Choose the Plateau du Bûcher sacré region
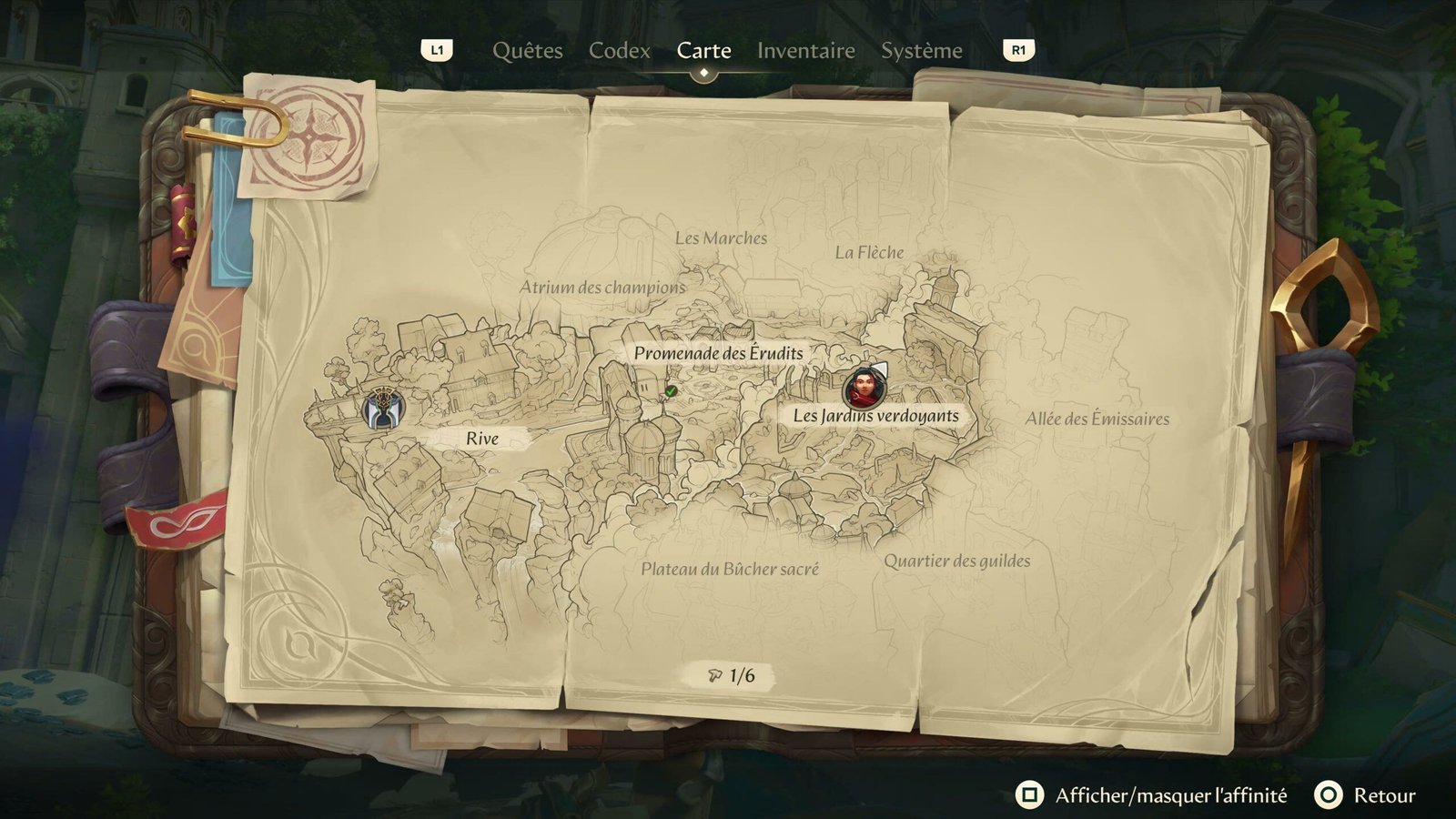Viewport: 1456px width, 819px height. (729, 570)
